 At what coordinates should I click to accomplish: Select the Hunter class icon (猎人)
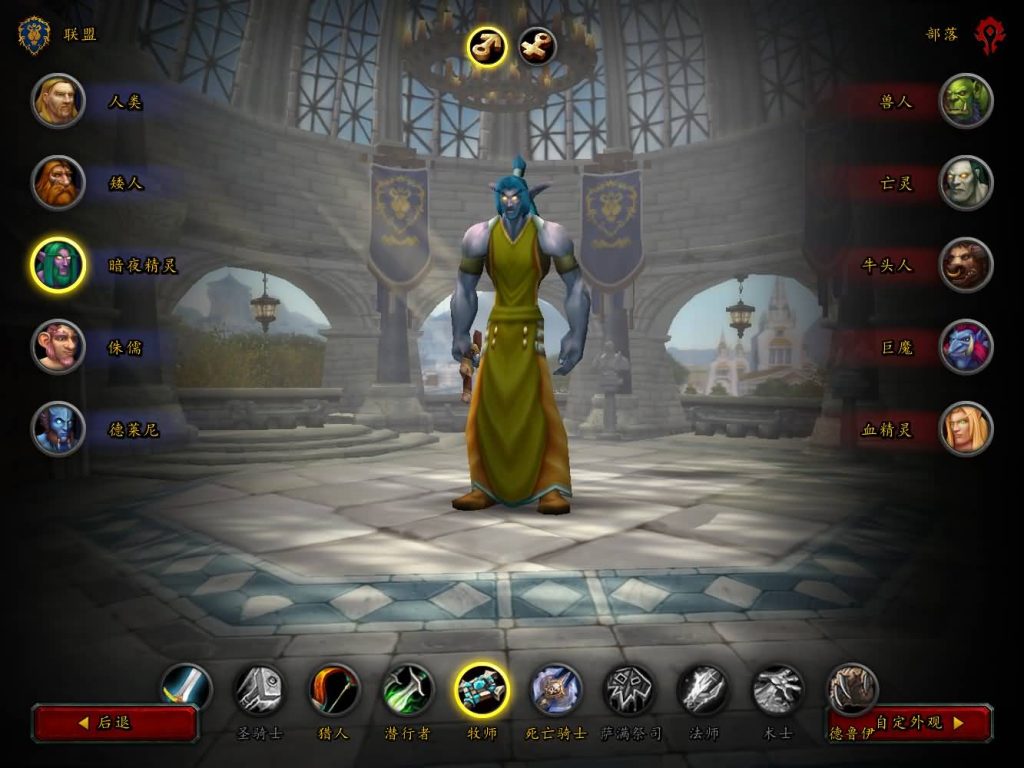click(x=334, y=690)
